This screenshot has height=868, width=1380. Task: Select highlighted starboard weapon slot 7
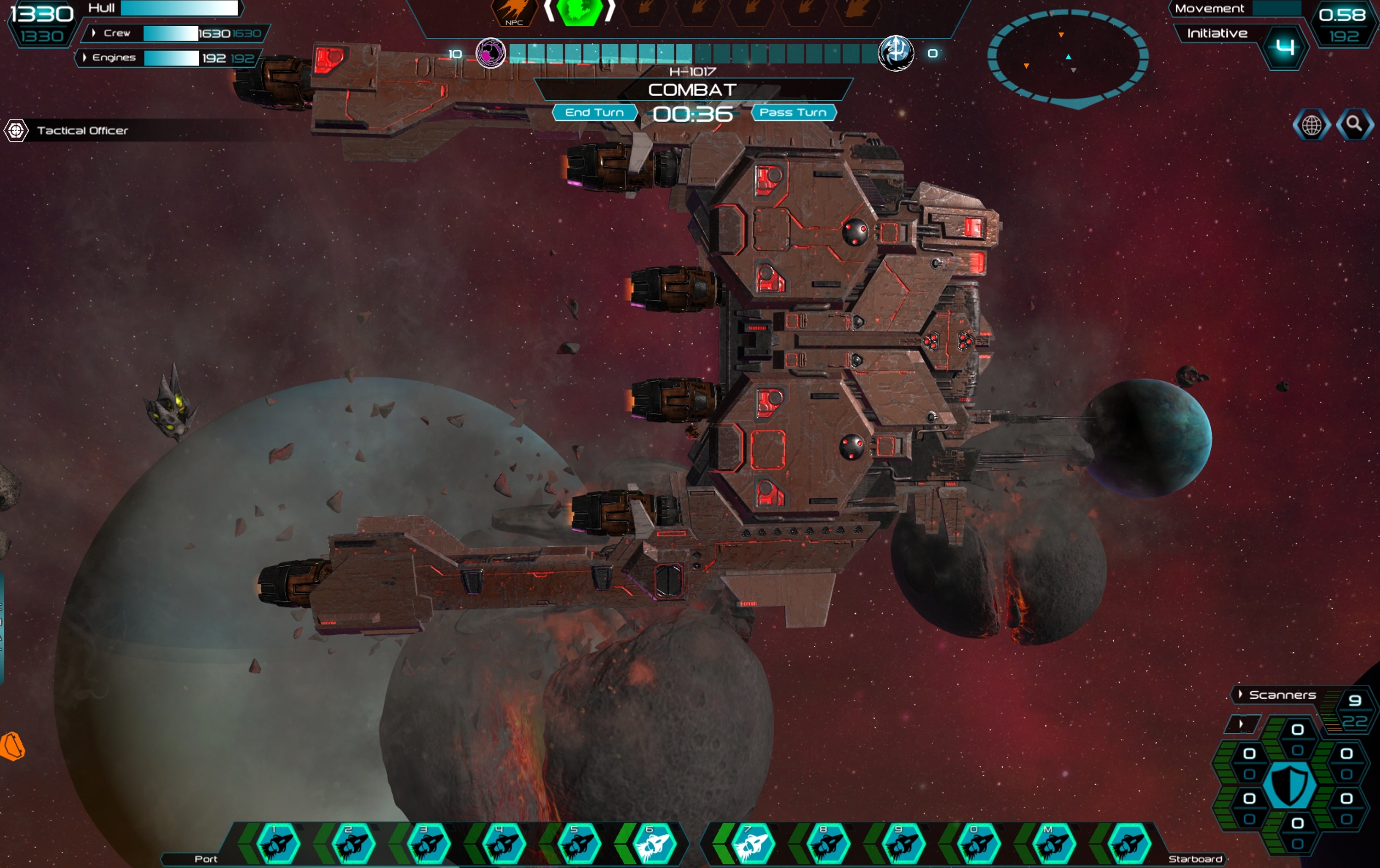(x=751, y=844)
